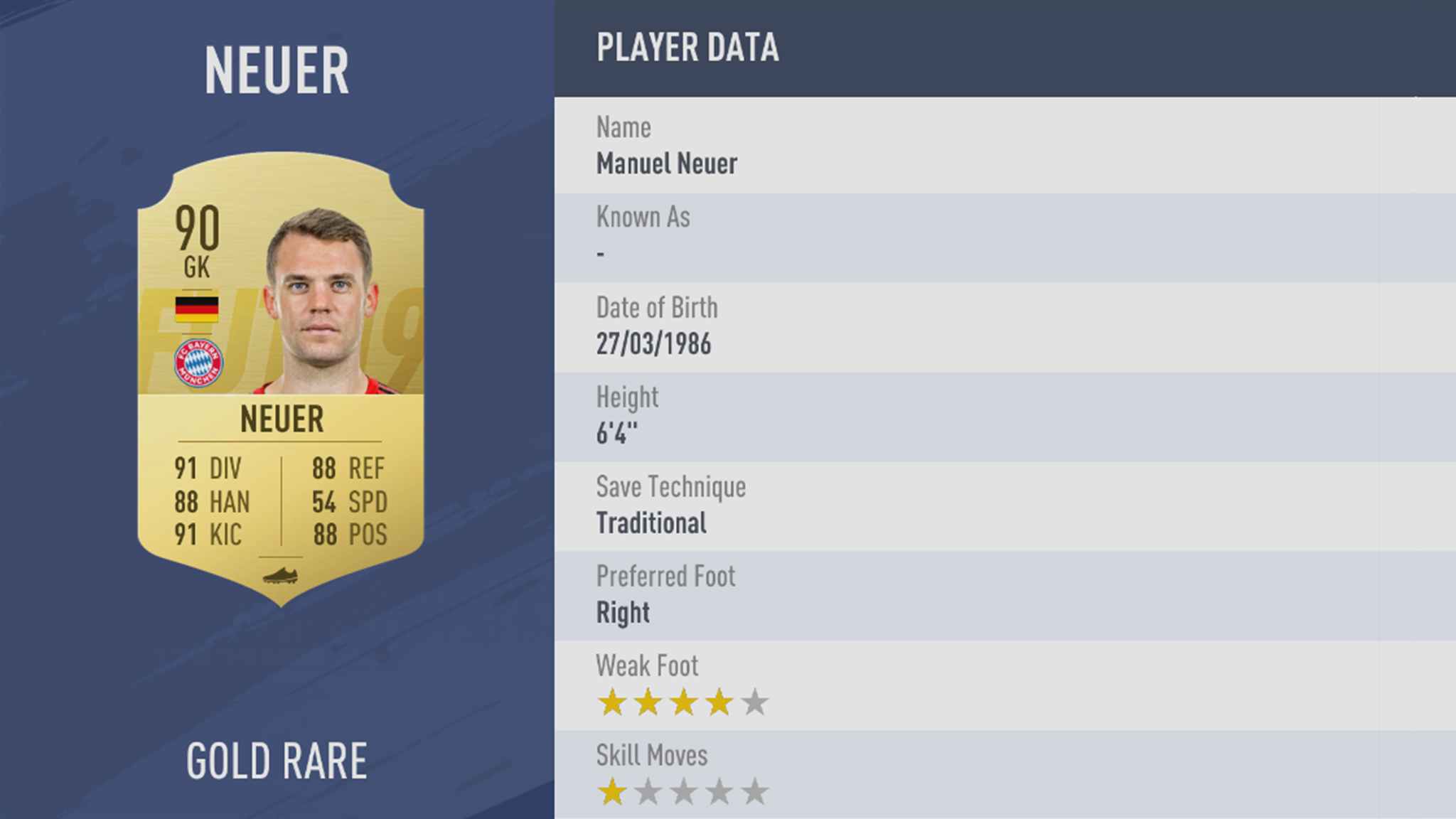The image size is (1456, 819).
Task: Click the GOLD RARE label
Action: (277, 759)
